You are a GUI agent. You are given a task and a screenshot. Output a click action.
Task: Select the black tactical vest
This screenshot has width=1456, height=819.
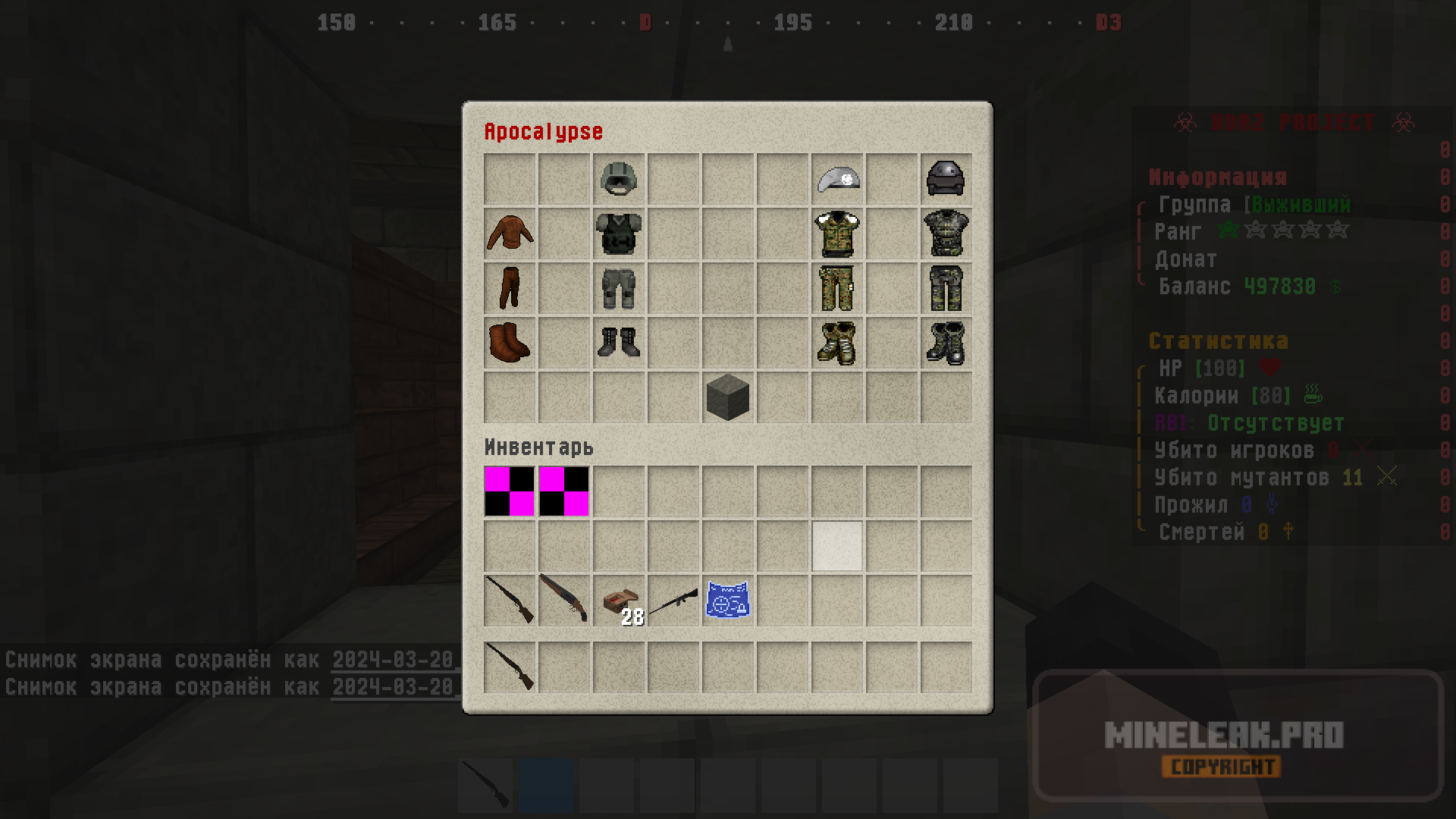coord(619,234)
